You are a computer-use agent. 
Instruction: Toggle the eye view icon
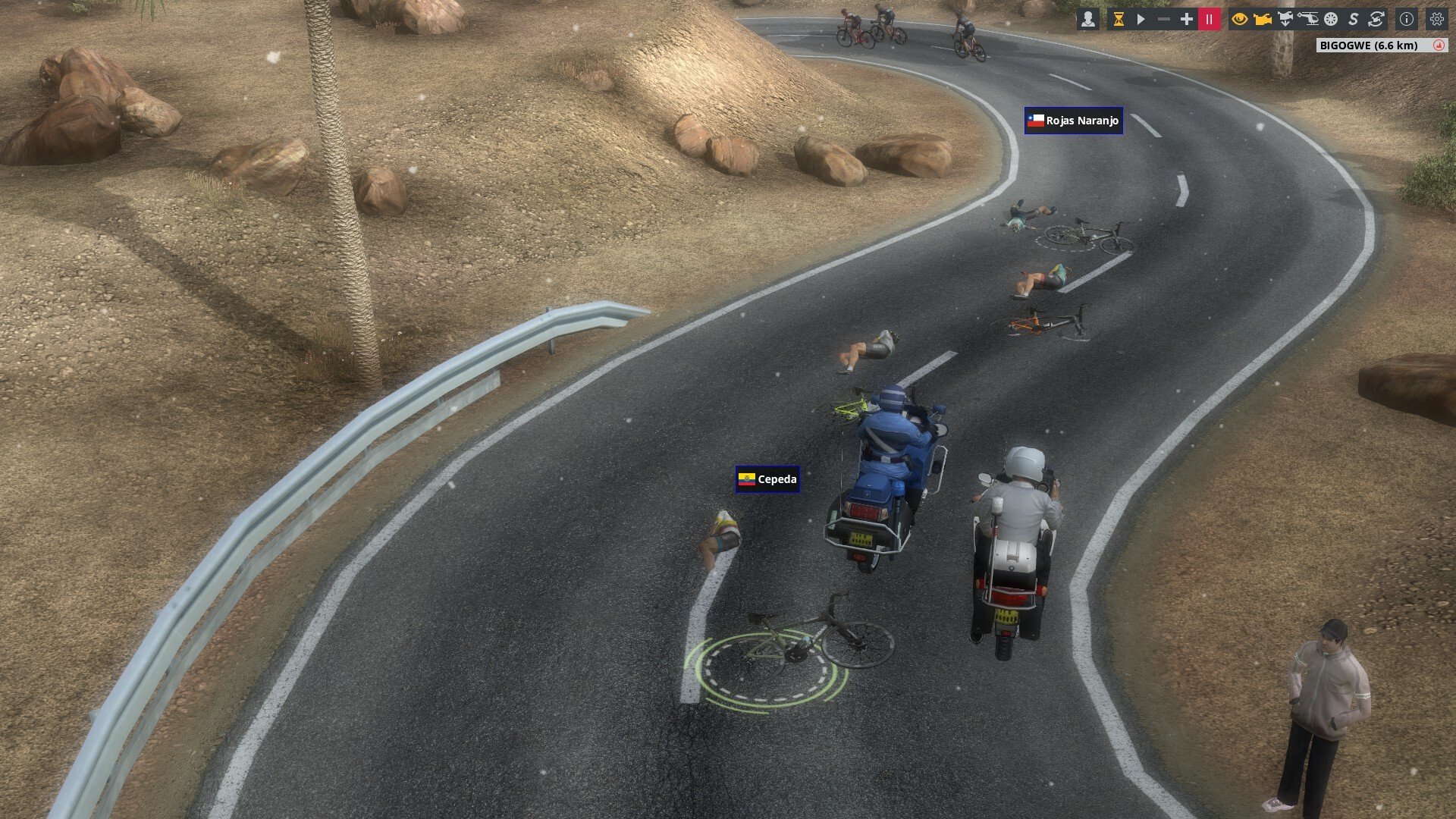click(x=1240, y=20)
